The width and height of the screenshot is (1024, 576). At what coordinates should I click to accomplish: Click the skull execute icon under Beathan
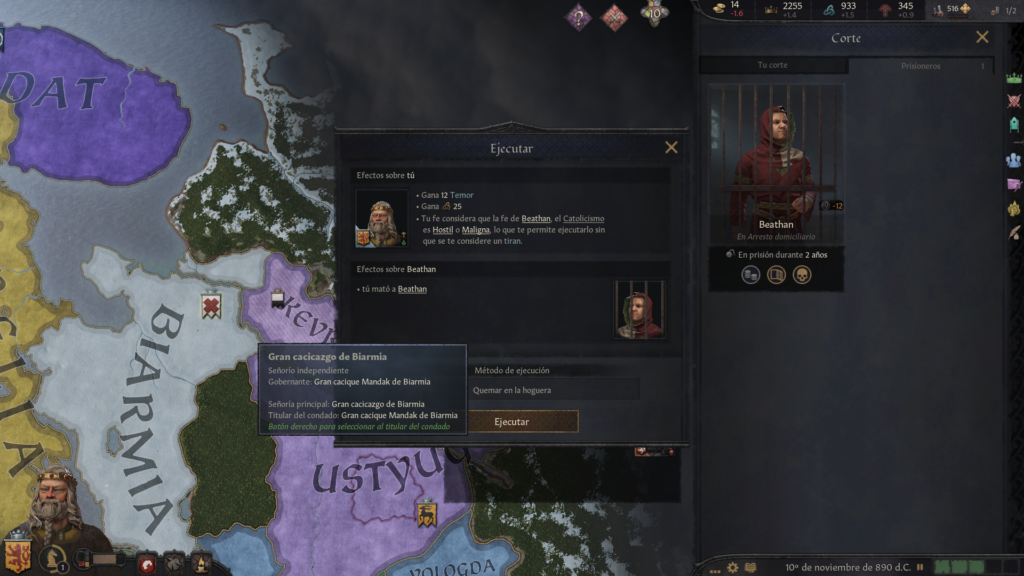[802, 275]
